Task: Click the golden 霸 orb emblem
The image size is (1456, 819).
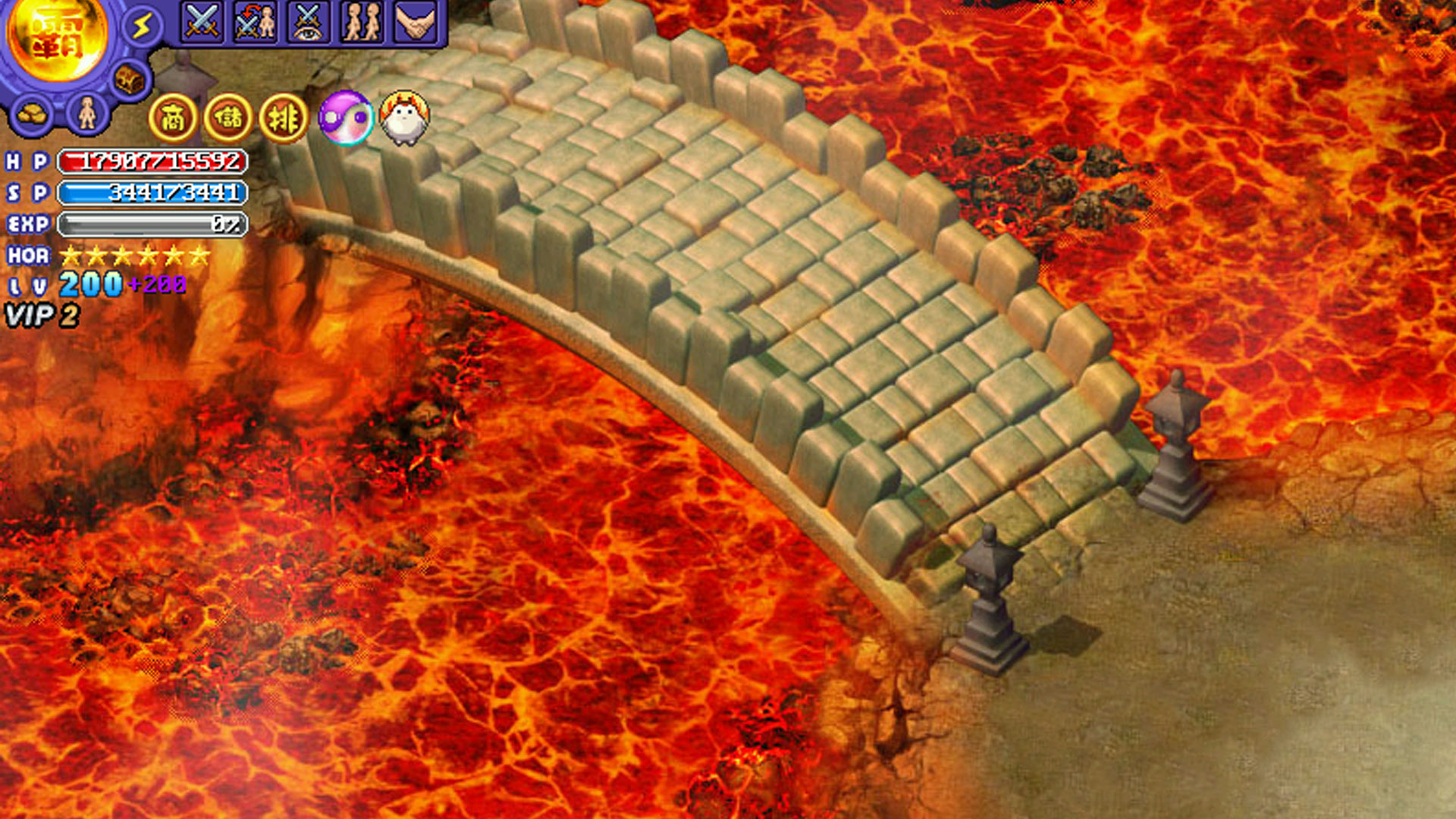Action: point(58,38)
